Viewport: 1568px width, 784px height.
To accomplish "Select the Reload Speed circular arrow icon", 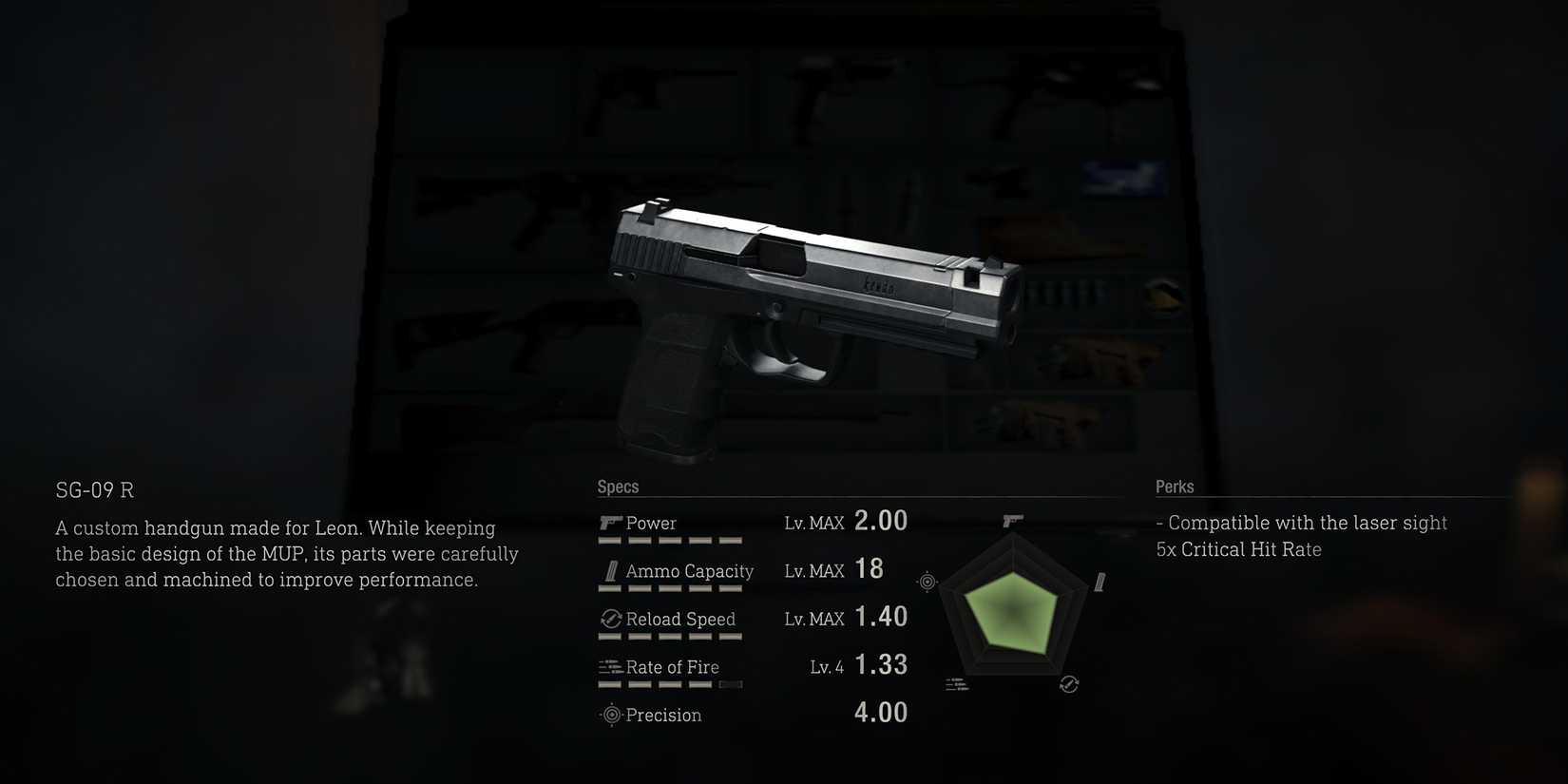I will tap(610, 619).
